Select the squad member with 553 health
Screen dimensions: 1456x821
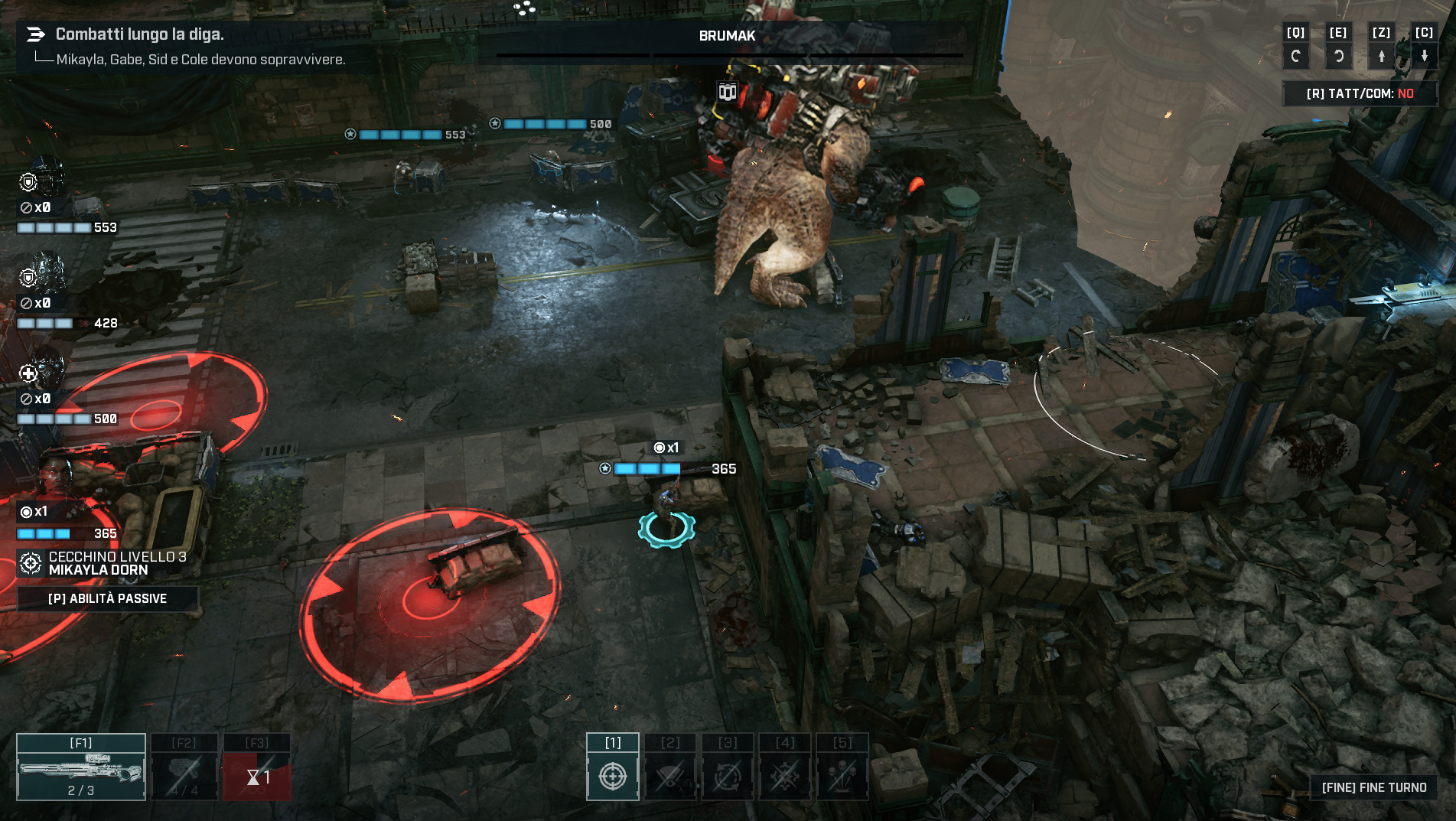click(x=46, y=180)
